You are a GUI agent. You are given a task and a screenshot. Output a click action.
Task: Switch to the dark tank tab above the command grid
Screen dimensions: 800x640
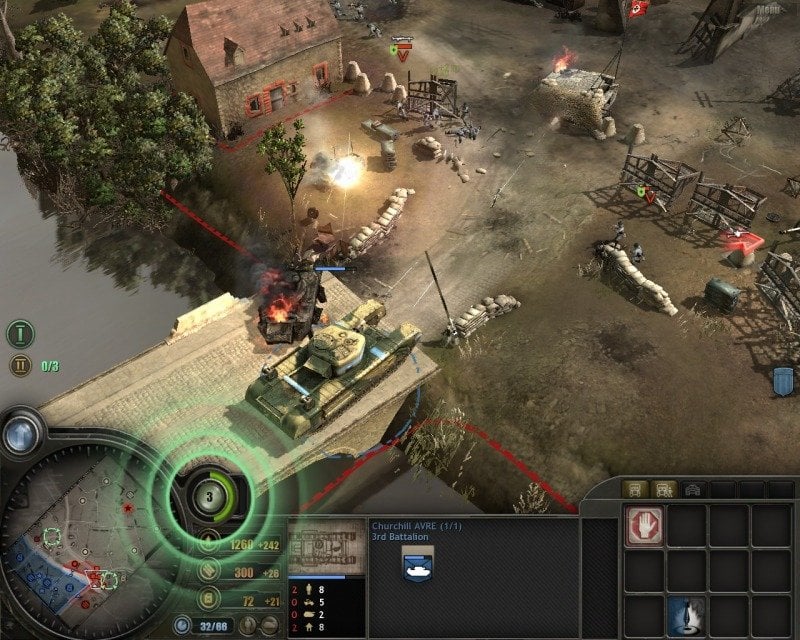click(691, 489)
